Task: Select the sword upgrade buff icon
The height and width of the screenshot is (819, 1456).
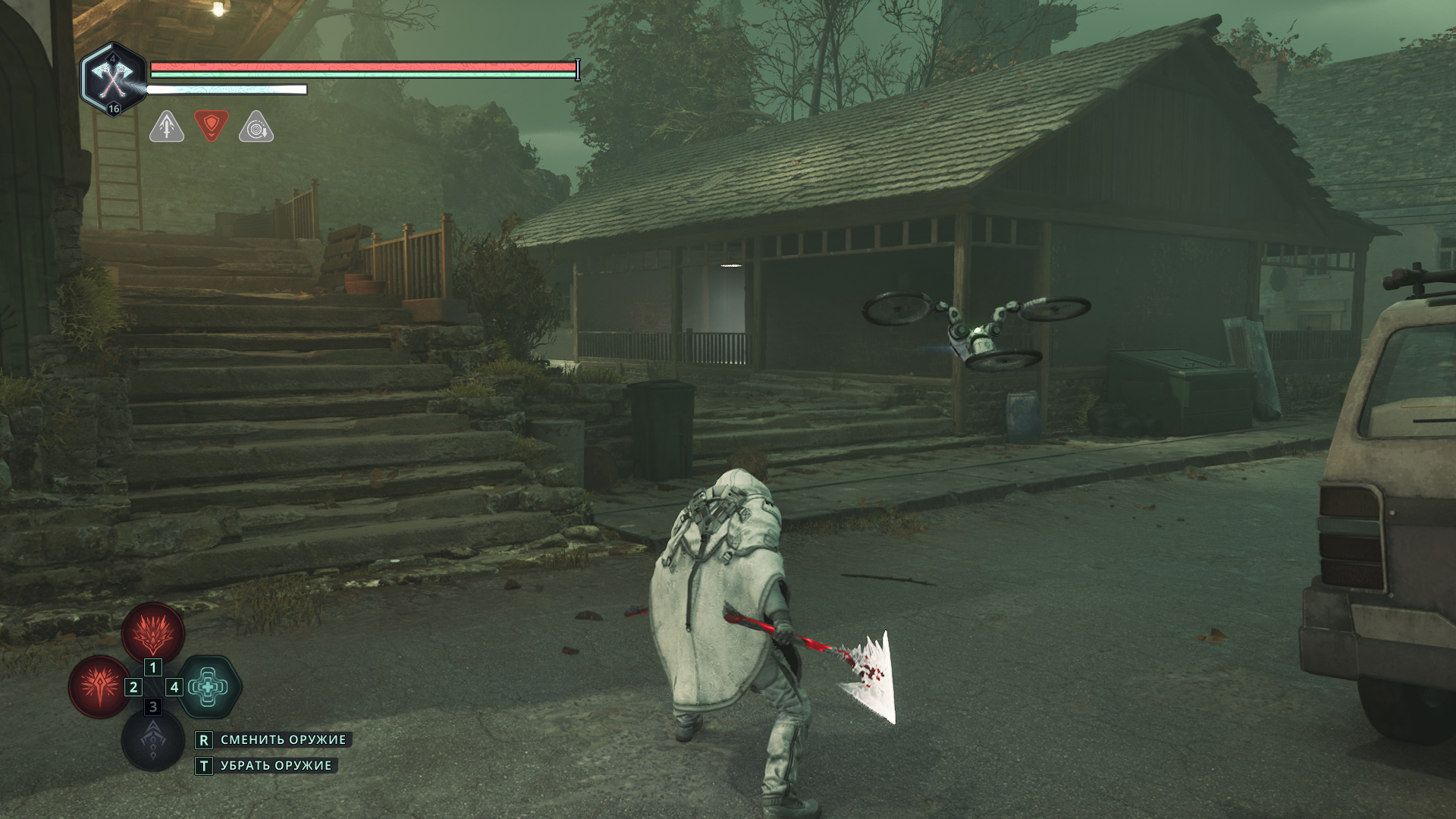Action: (x=167, y=127)
